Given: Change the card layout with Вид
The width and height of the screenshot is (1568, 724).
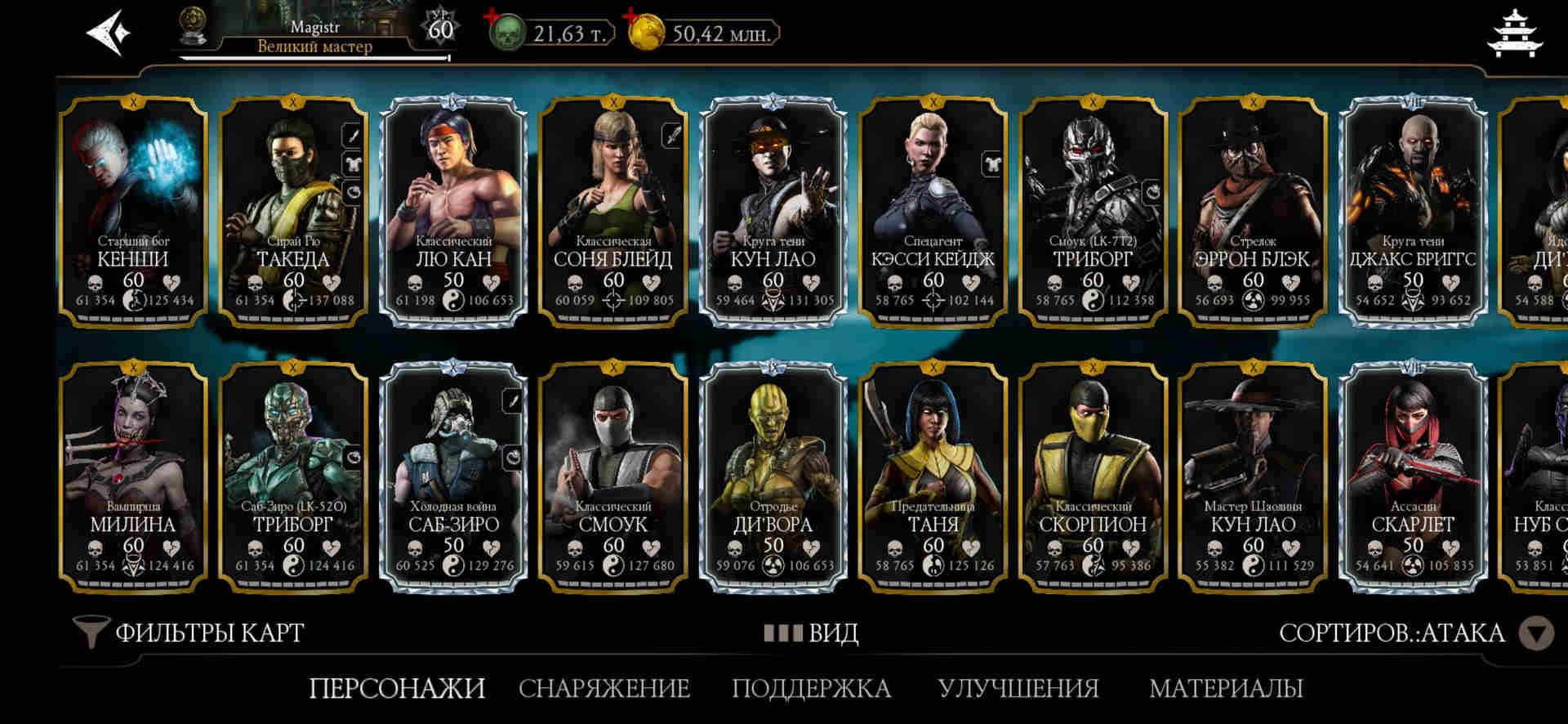Looking at the screenshot, I should tap(811, 633).
